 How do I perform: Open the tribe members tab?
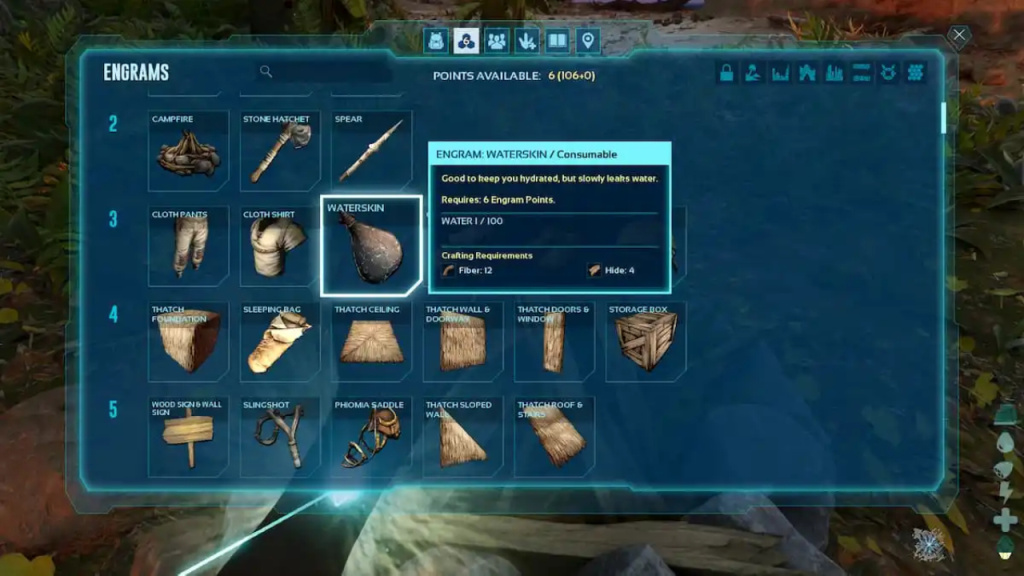tap(497, 41)
